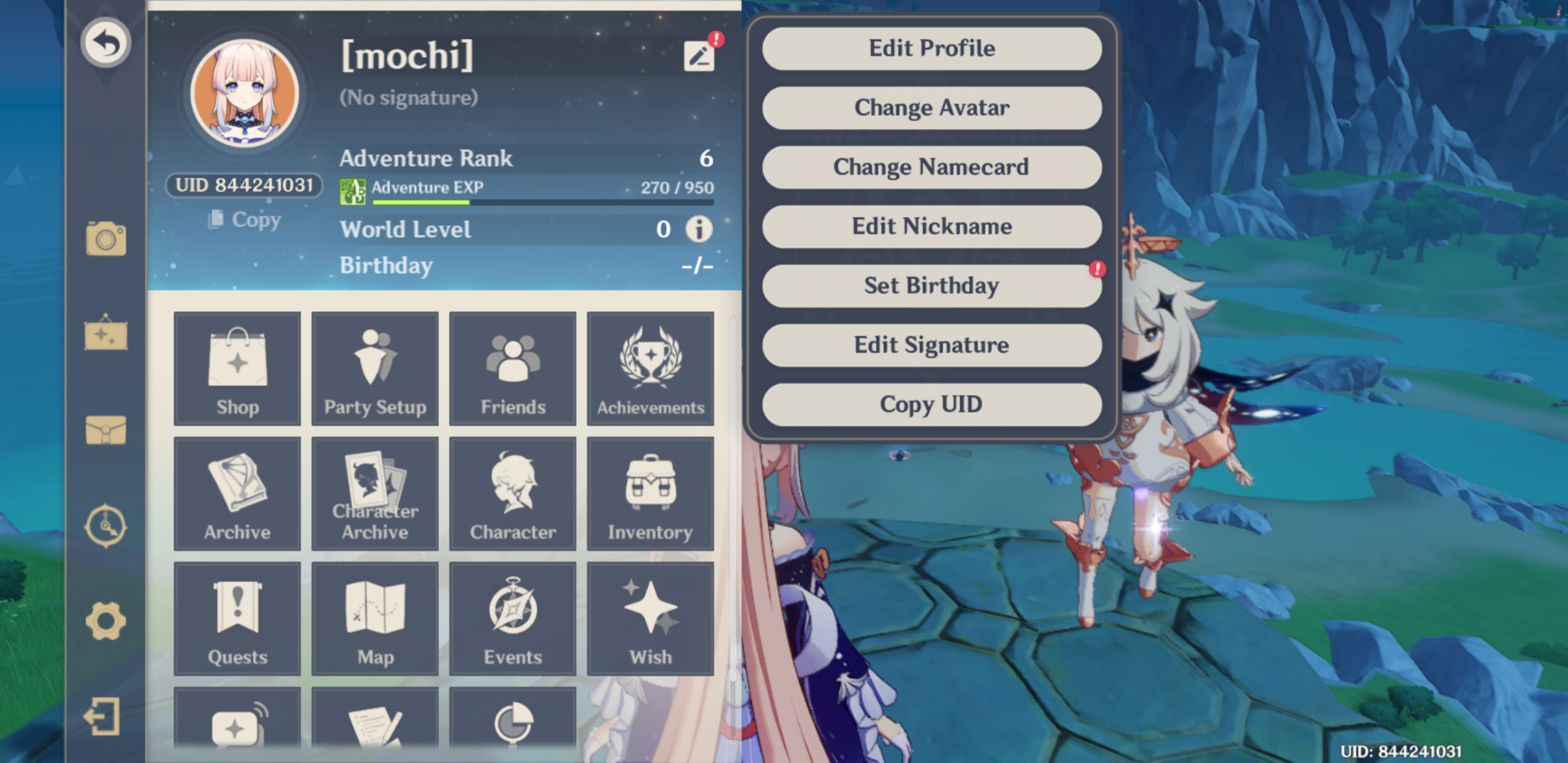This screenshot has height=763, width=1568.
Task: Click the Copy UID button in the popup
Action: pyautogui.click(x=931, y=404)
